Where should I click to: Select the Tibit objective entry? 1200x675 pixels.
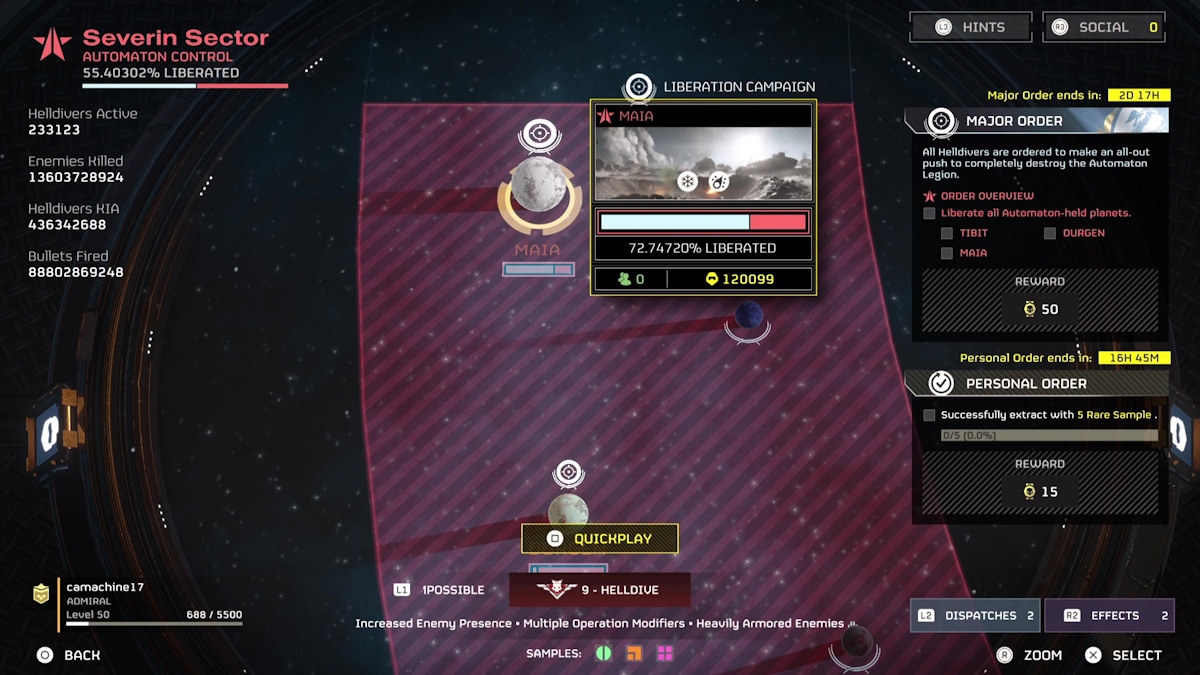point(973,233)
